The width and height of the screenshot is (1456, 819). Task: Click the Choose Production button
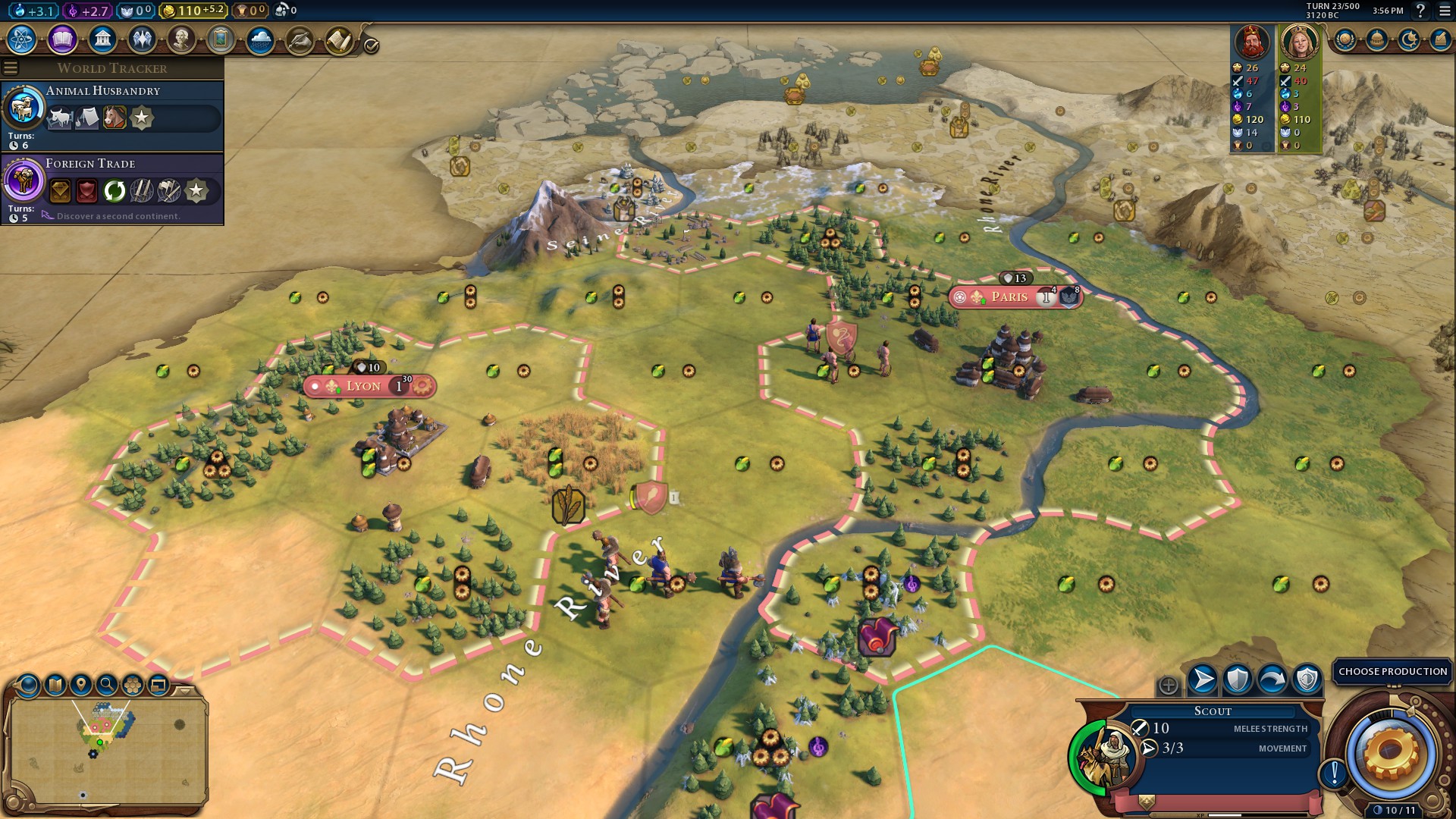[x=1392, y=671]
